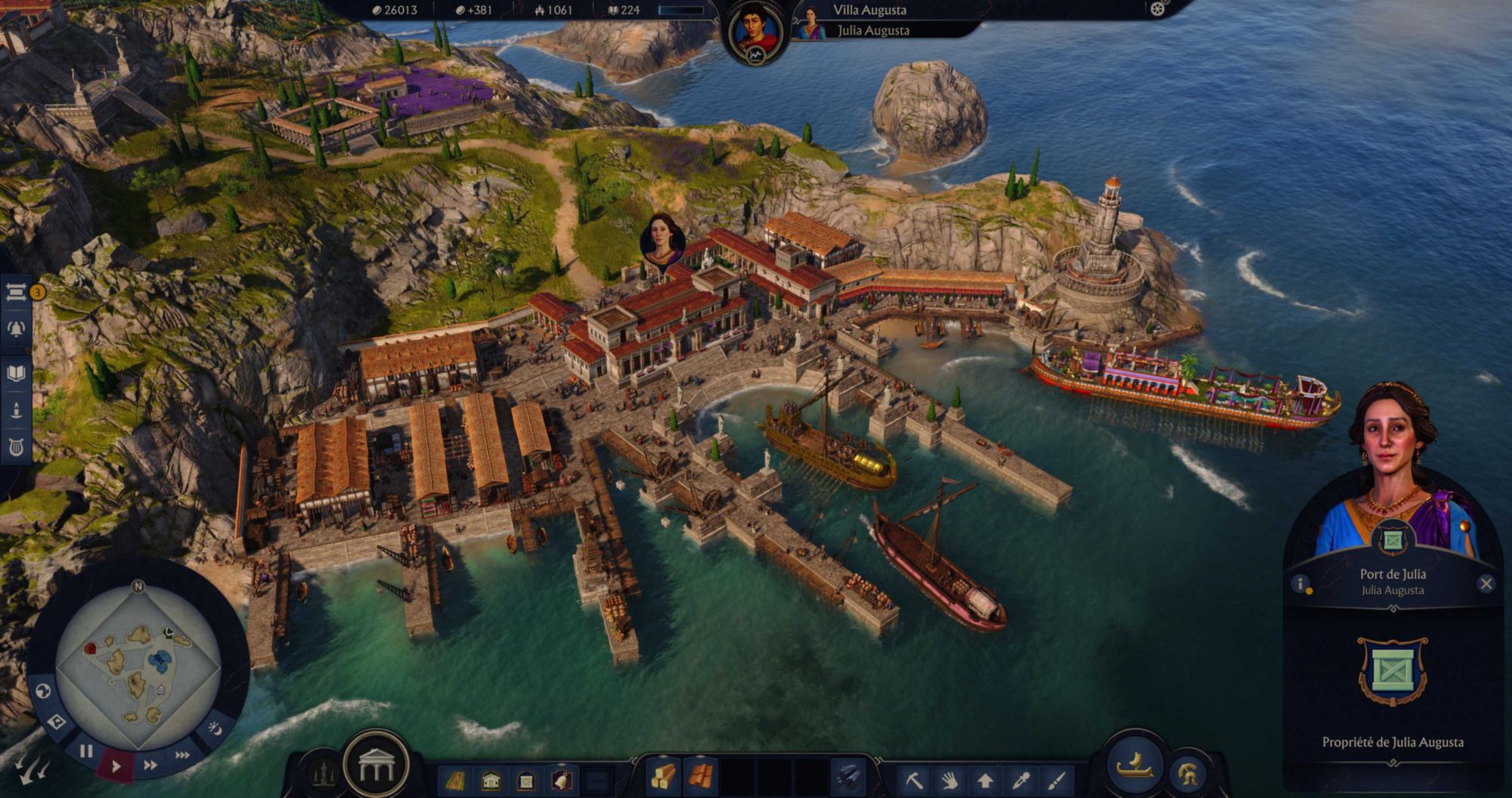This screenshot has height=798, width=1512.
Task: Toggle the day and night cycle
Action: pyautogui.click(x=215, y=728)
